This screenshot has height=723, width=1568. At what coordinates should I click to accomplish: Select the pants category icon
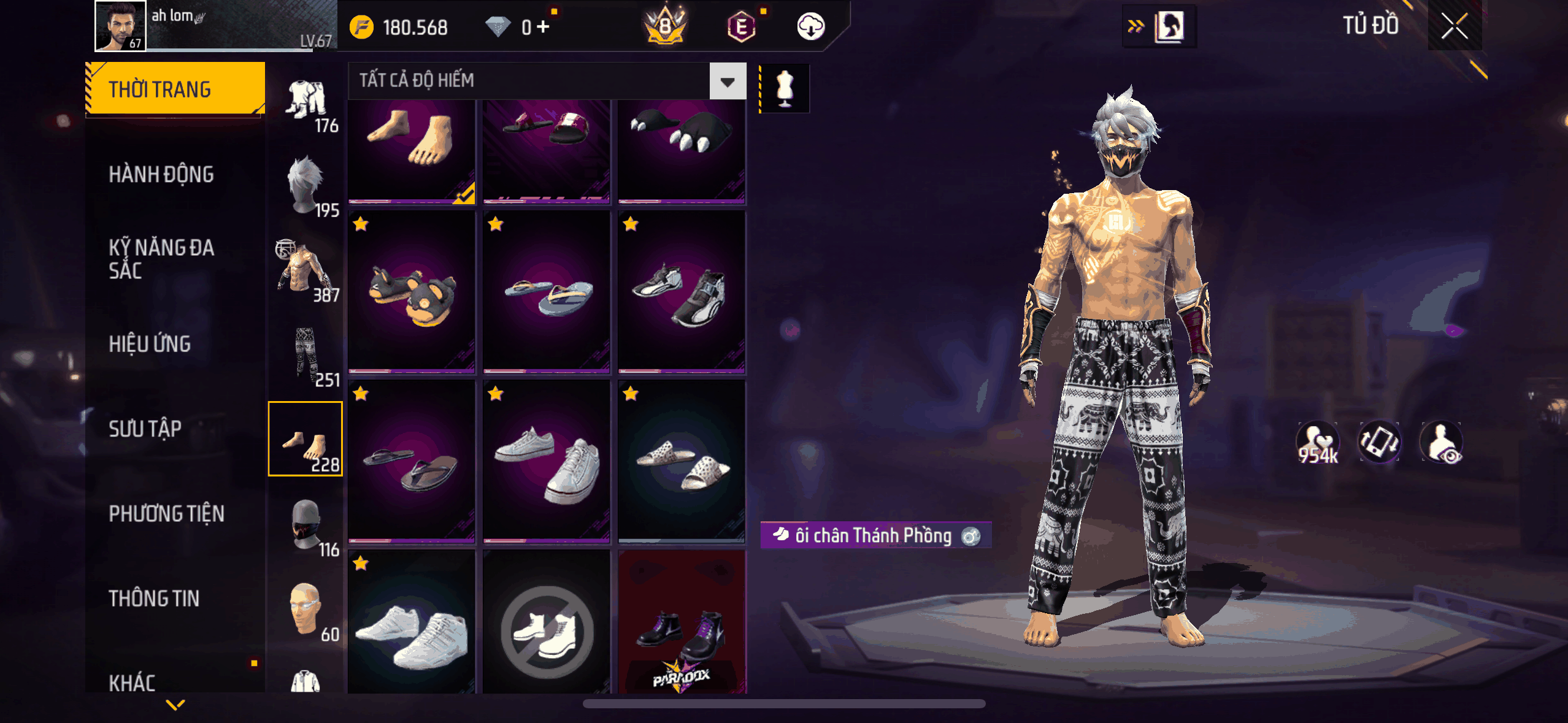pos(306,354)
